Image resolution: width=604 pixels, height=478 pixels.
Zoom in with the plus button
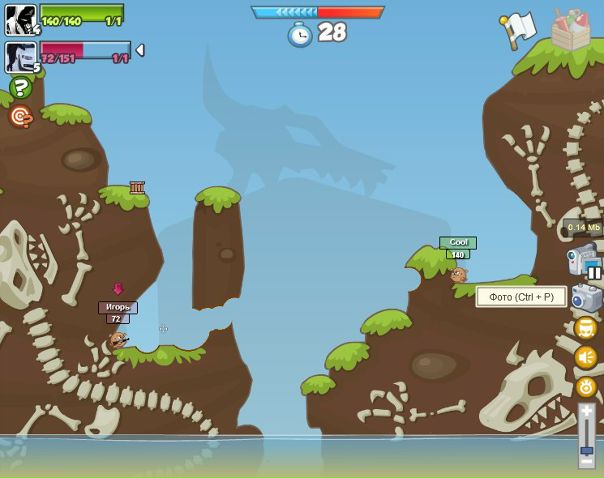[x=586, y=411]
